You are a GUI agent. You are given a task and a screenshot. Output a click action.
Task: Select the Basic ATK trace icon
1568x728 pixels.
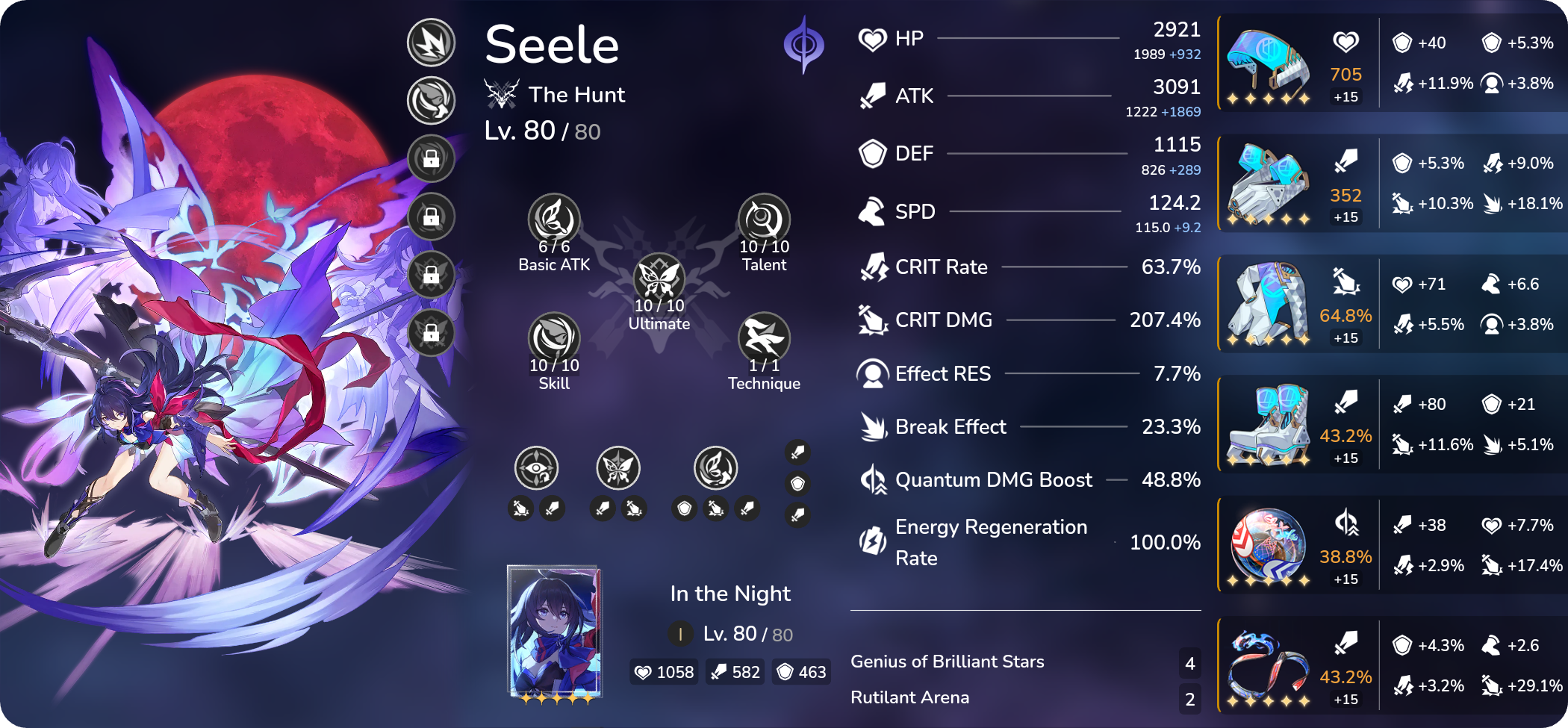(x=553, y=220)
